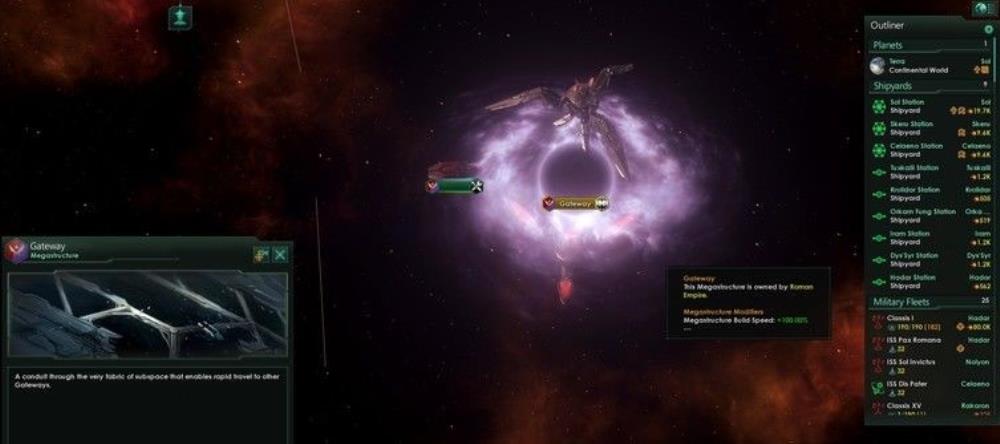Close the Gateway megastructure panel
1000x444 pixels.
280,255
